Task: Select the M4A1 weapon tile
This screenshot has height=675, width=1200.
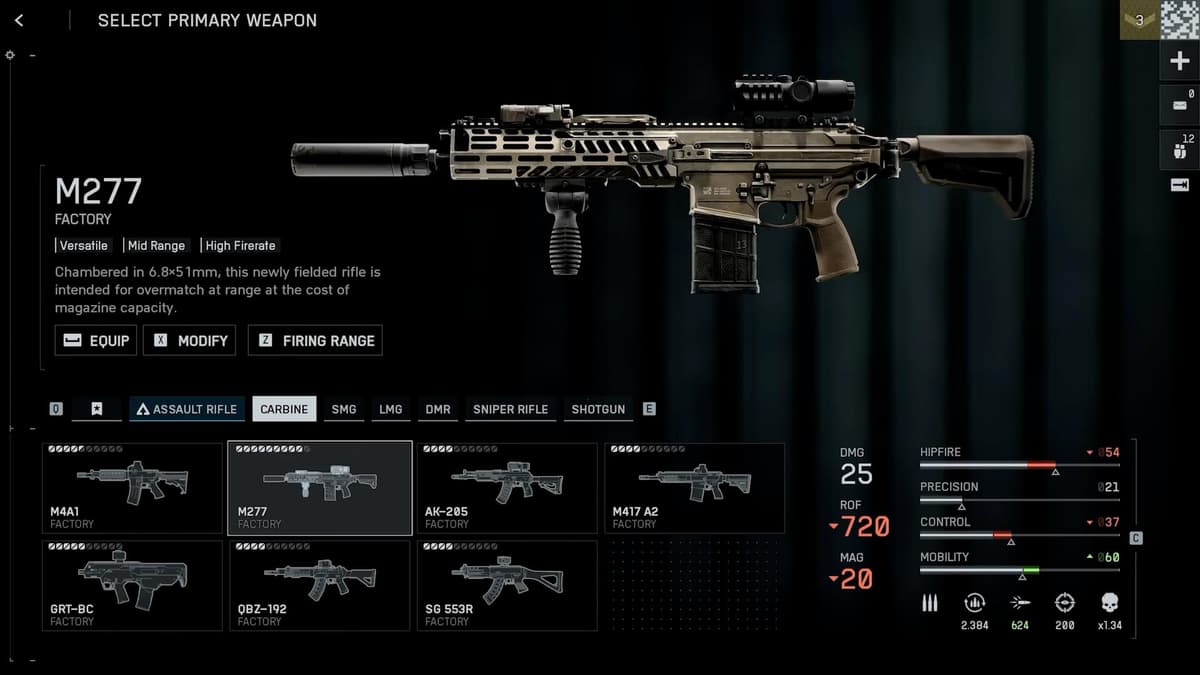Action: click(x=132, y=488)
